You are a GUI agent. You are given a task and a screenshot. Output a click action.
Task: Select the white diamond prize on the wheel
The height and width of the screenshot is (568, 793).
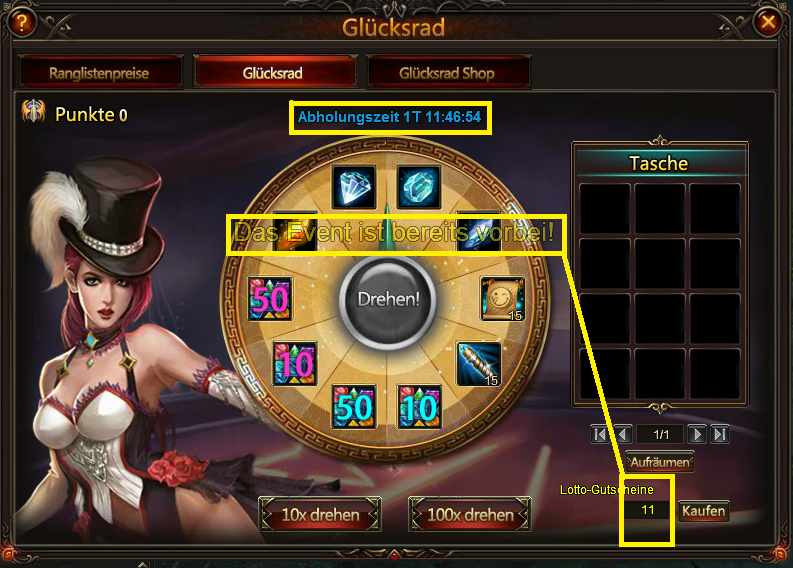tap(353, 187)
